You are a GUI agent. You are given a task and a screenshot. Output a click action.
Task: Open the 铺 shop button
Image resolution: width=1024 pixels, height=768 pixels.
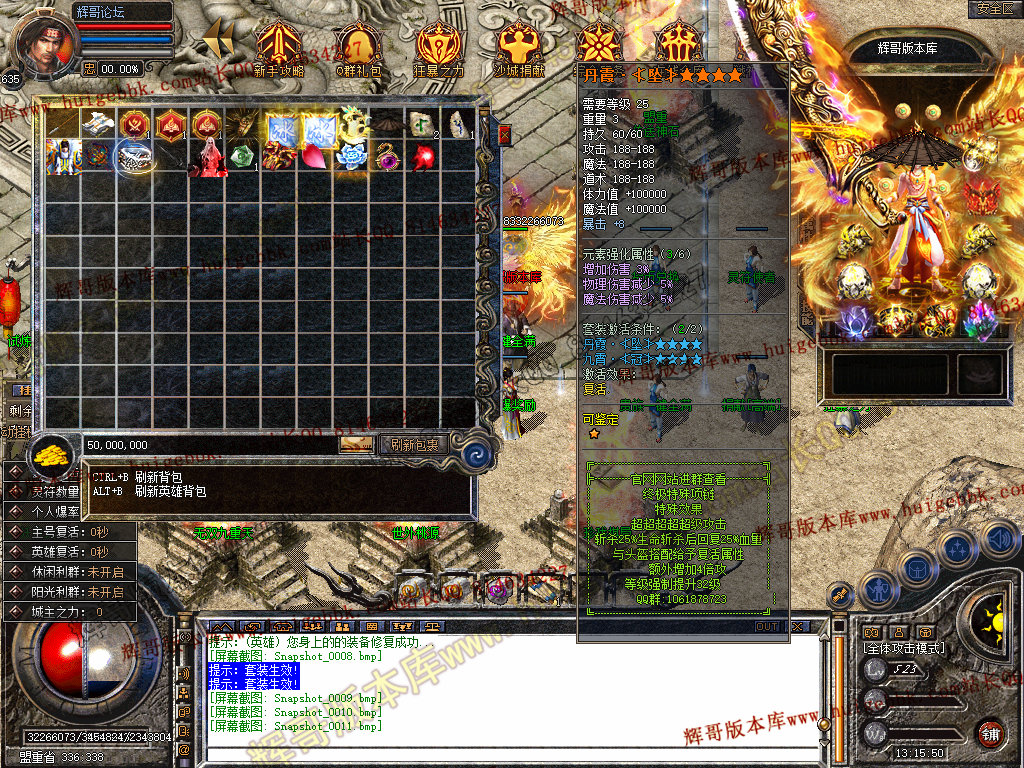990,733
